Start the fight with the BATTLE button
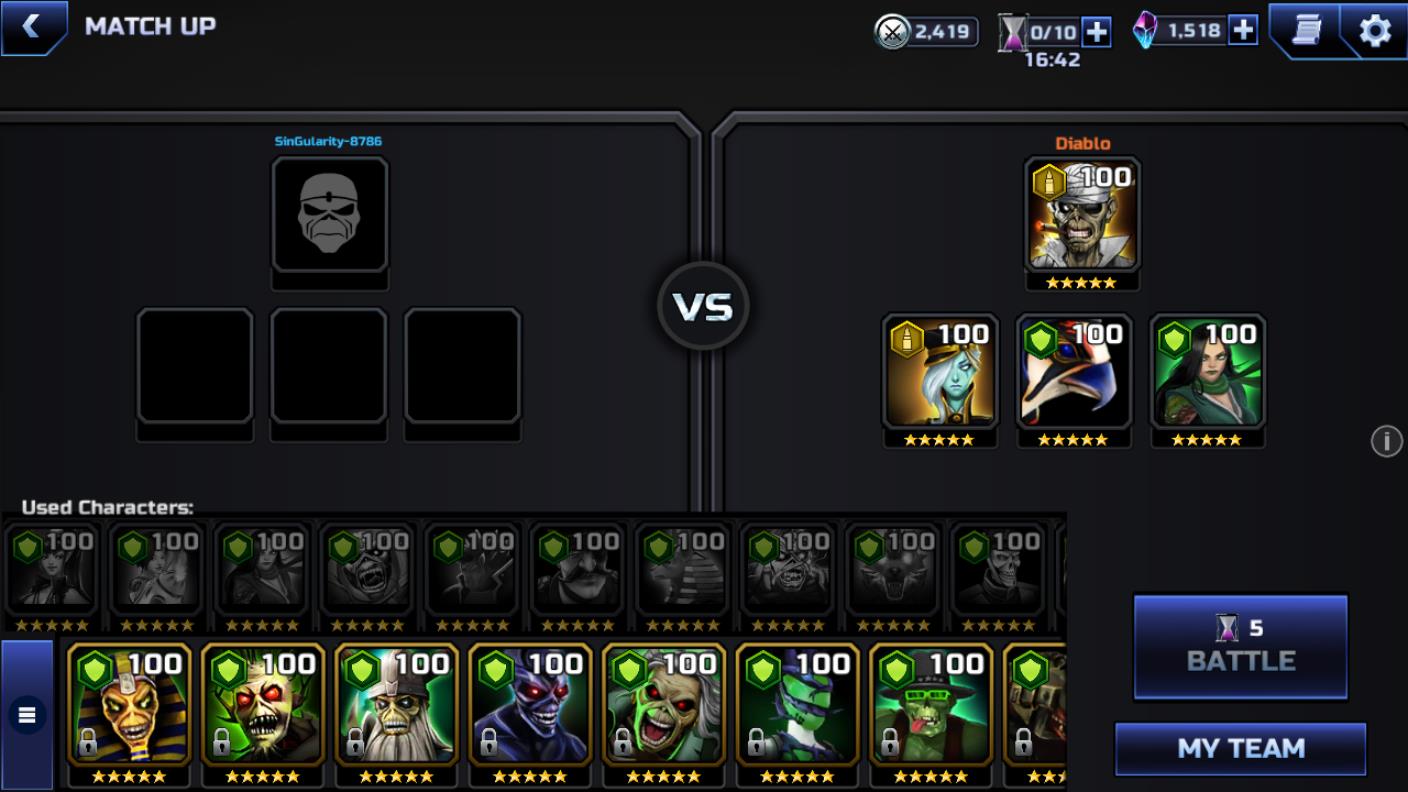The width and height of the screenshot is (1408, 792). coord(1240,646)
